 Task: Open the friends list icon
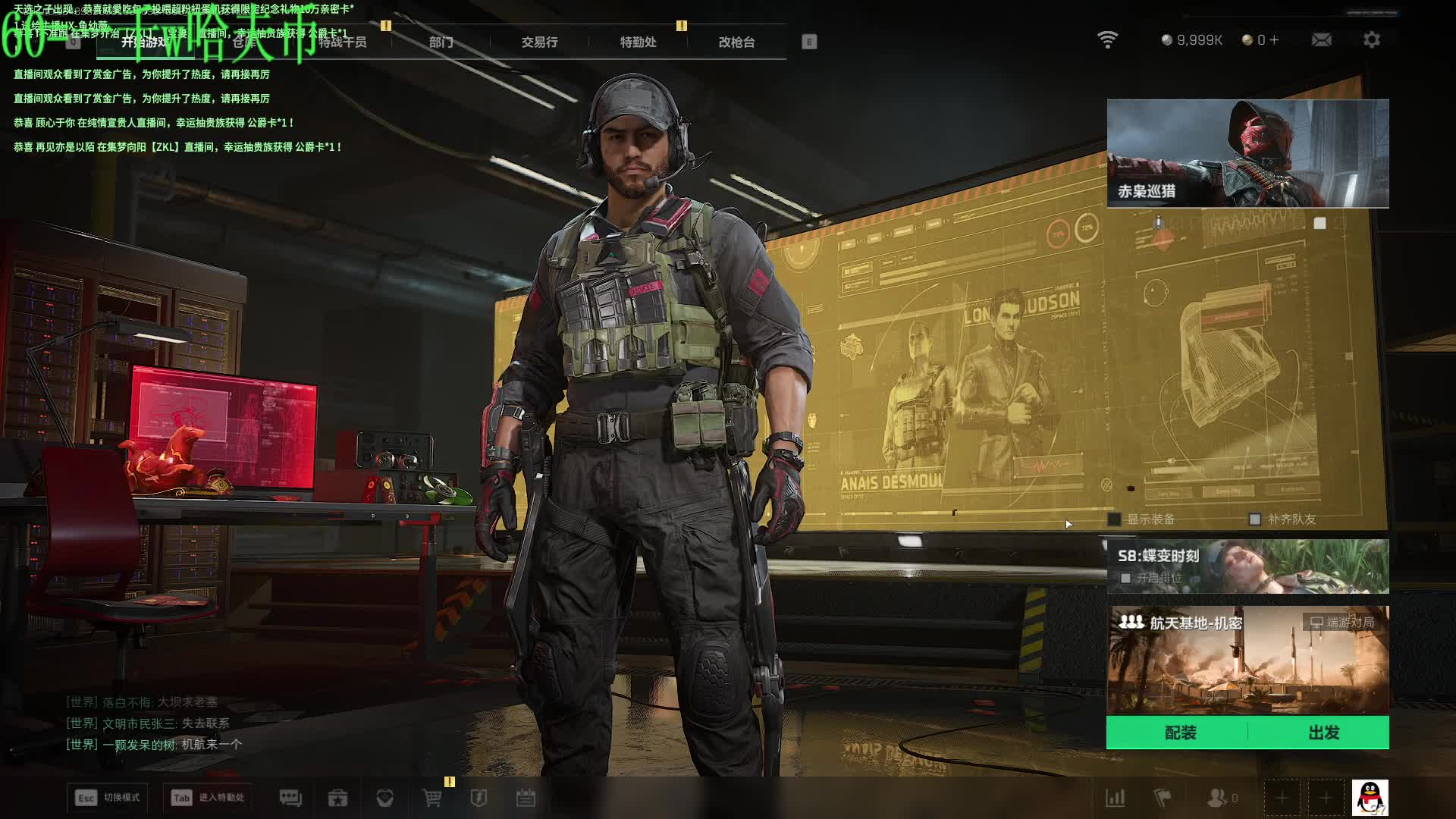[x=1218, y=798]
